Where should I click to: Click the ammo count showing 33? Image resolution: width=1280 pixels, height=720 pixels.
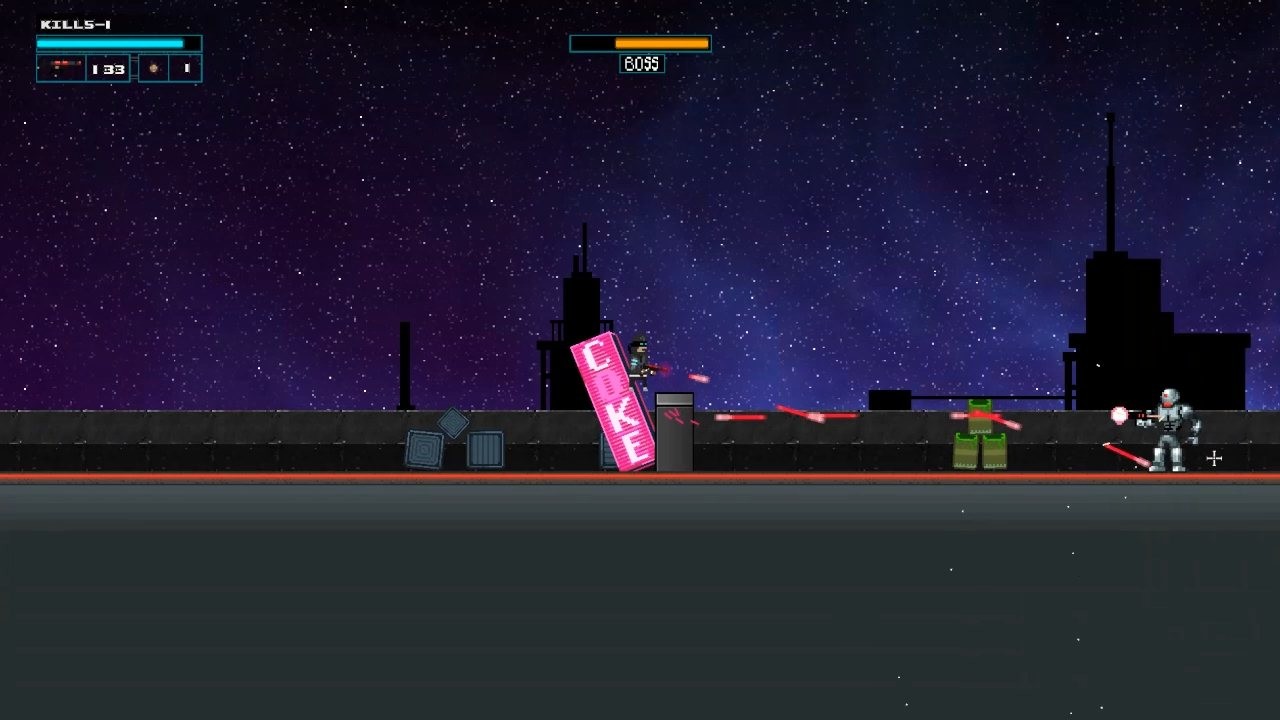coord(110,68)
